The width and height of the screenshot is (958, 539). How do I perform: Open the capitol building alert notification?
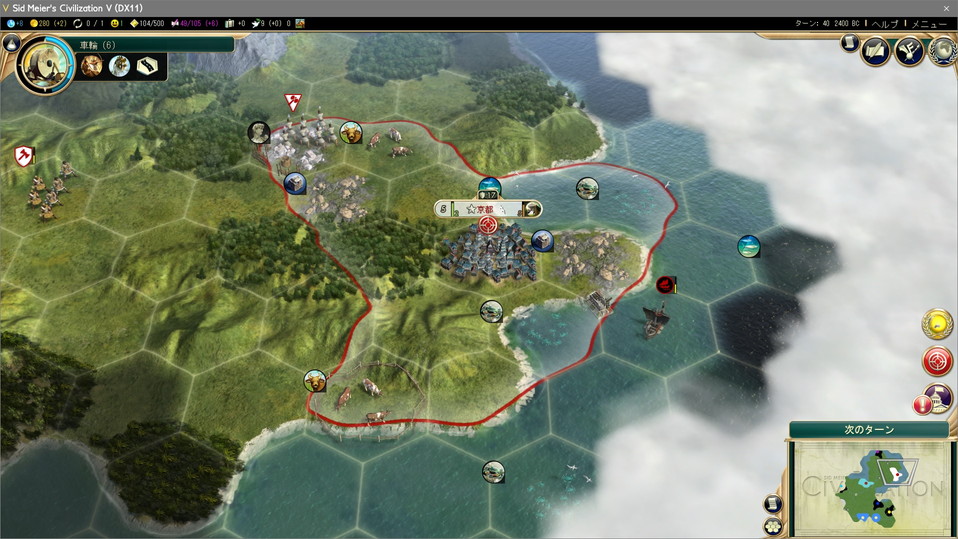tap(937, 398)
